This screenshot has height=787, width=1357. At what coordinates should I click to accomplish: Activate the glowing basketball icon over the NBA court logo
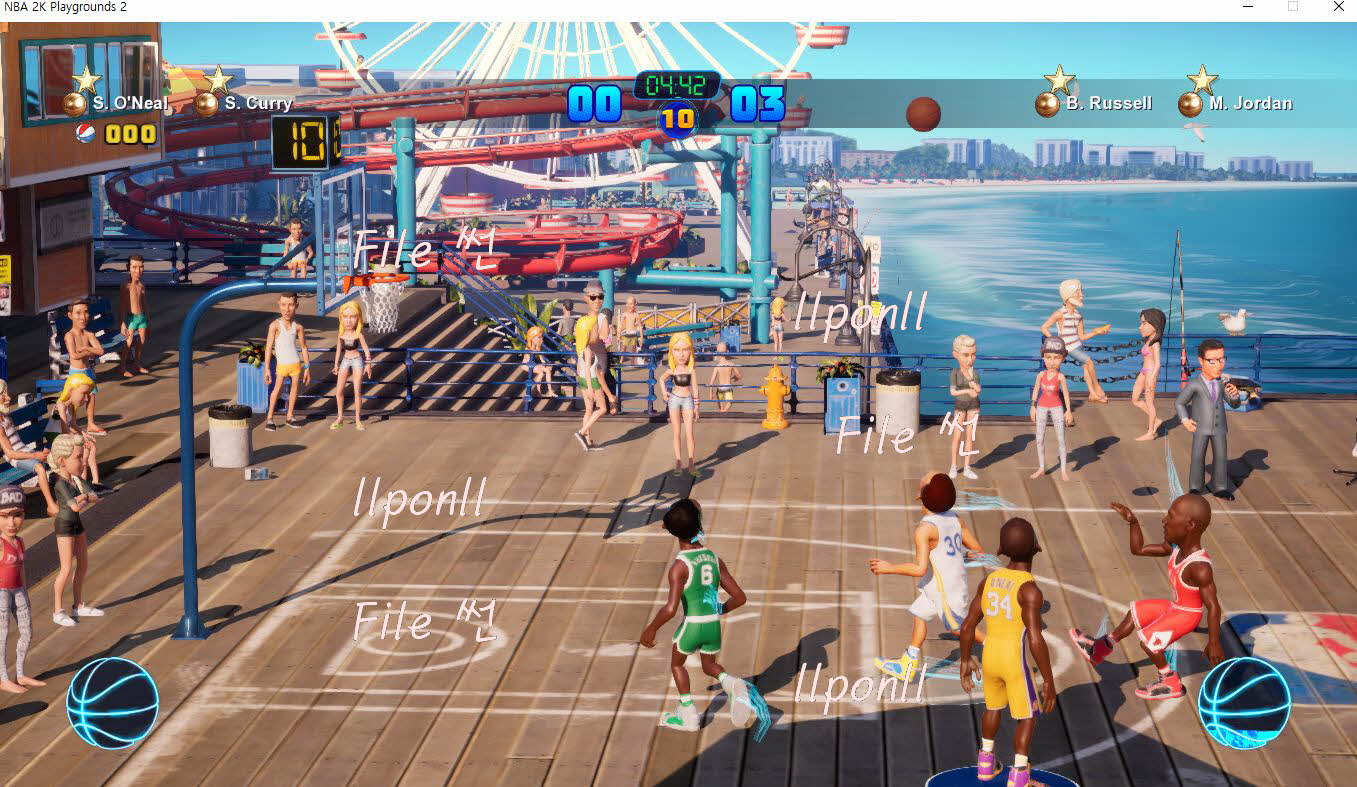point(1243,701)
